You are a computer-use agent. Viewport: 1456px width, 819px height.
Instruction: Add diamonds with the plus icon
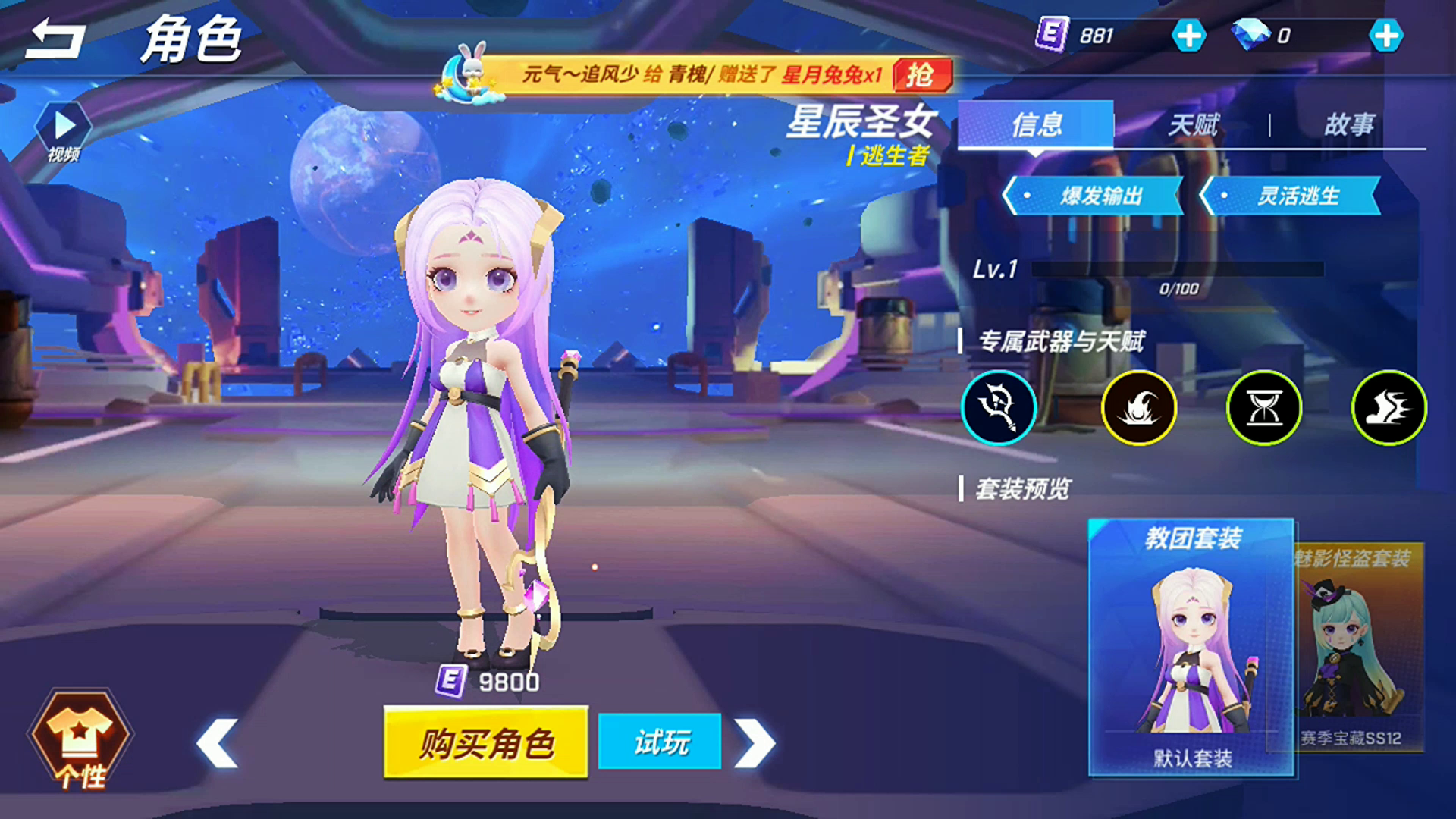pos(1387,33)
